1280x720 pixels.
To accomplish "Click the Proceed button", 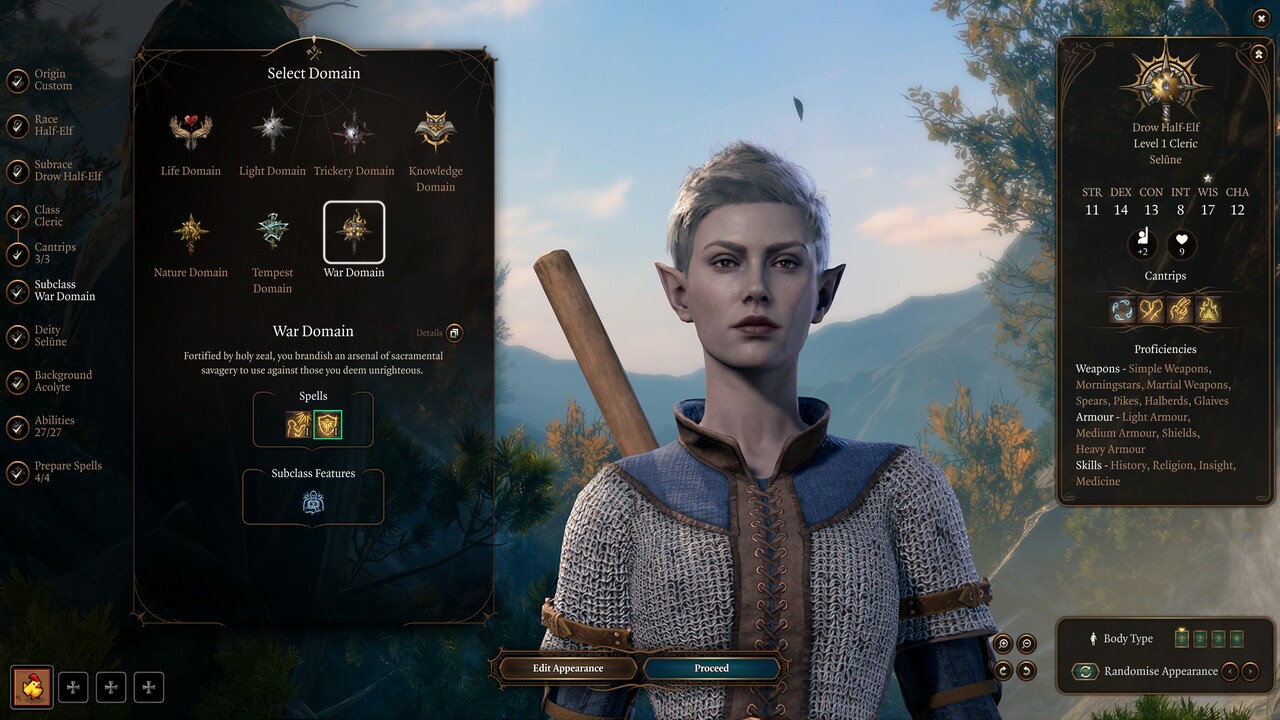I will pos(710,668).
